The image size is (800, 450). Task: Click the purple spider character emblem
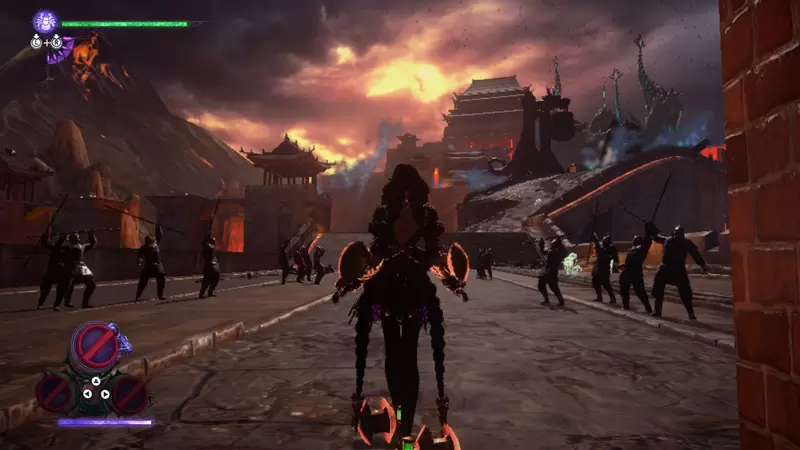click(45, 21)
